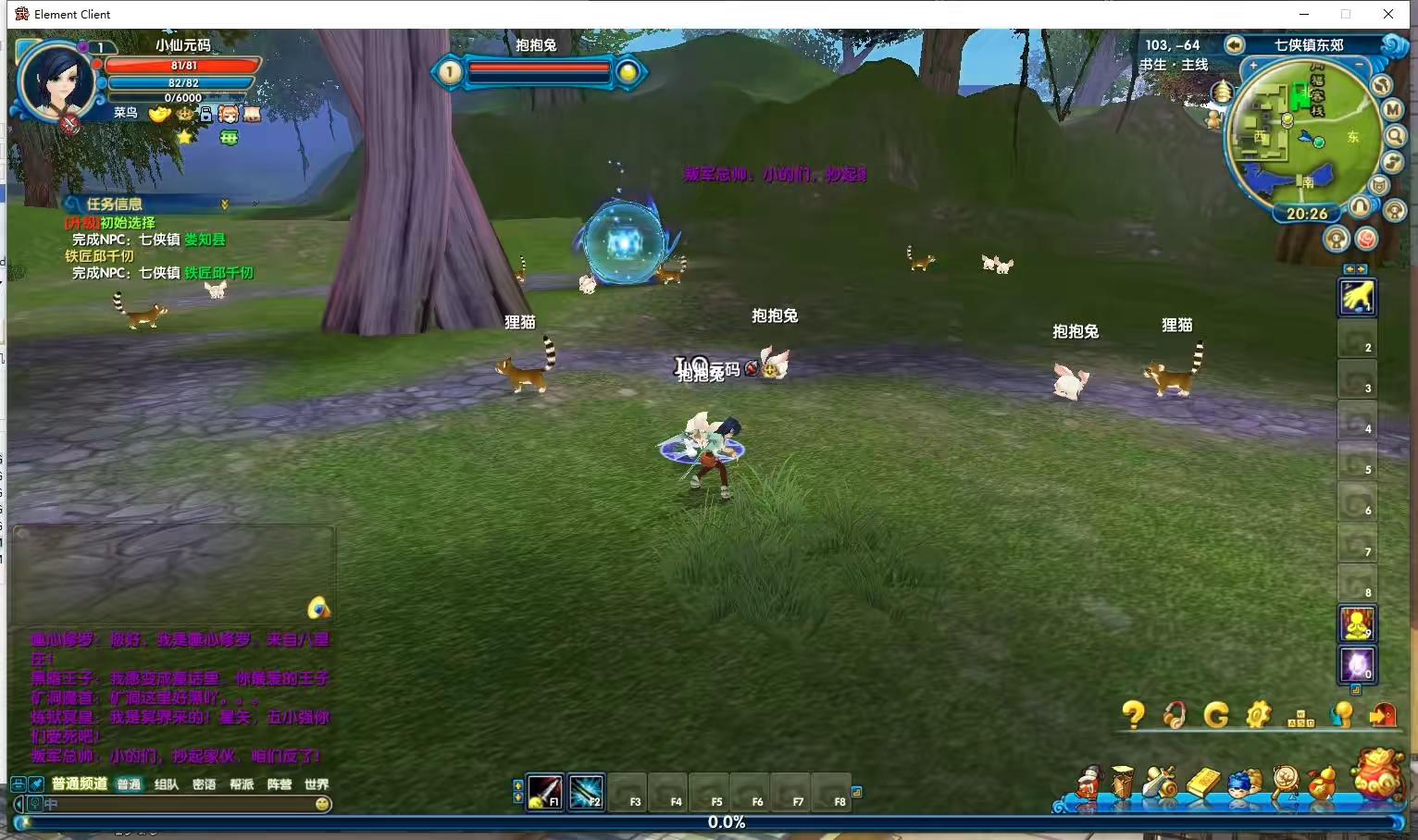This screenshot has width=1418, height=840.
Task: Open the world map M button
Action: (x=1393, y=109)
